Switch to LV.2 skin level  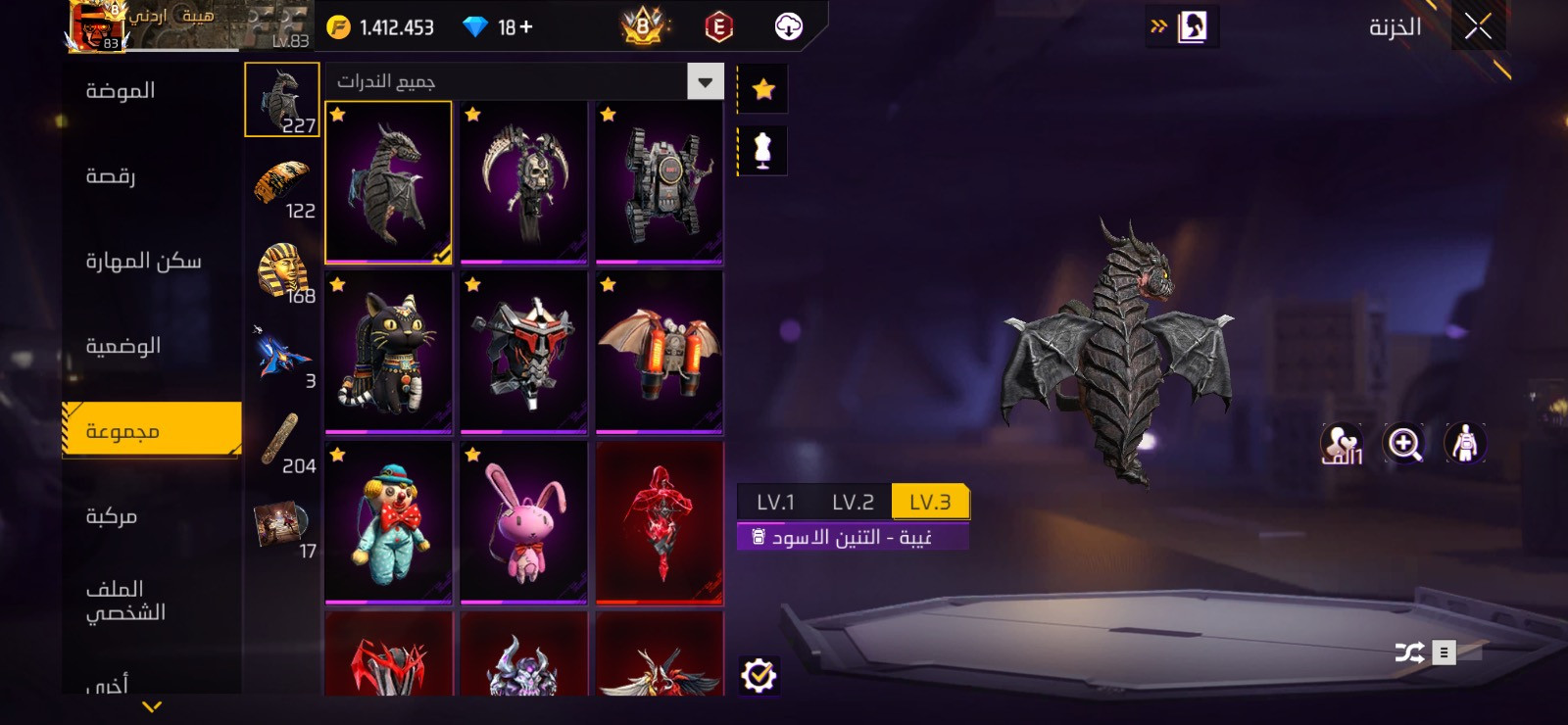pyautogui.click(x=853, y=503)
